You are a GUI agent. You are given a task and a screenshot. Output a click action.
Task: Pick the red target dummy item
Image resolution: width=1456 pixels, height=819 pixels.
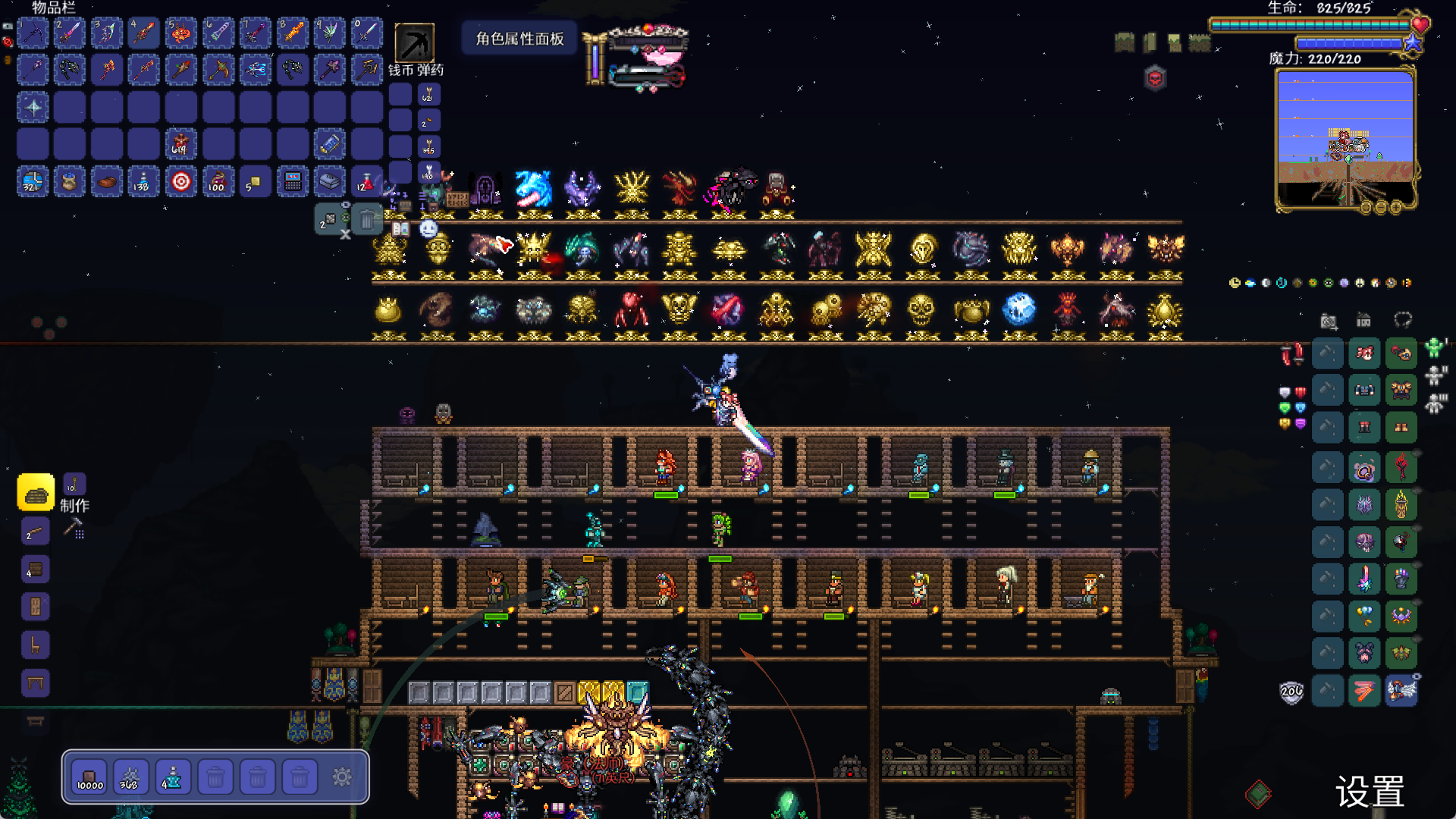(x=181, y=182)
